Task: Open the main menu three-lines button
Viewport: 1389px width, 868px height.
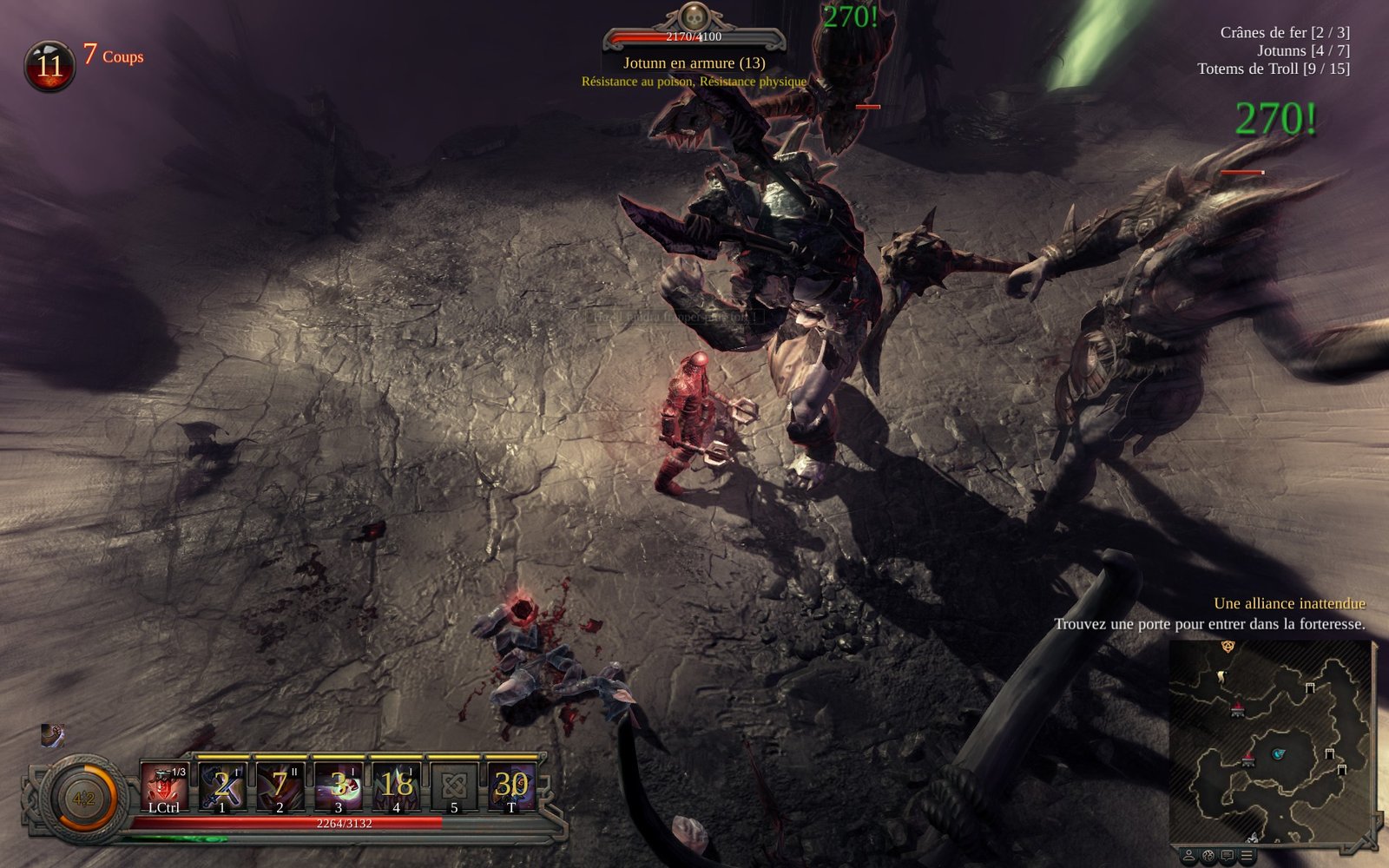Action: [1247, 856]
